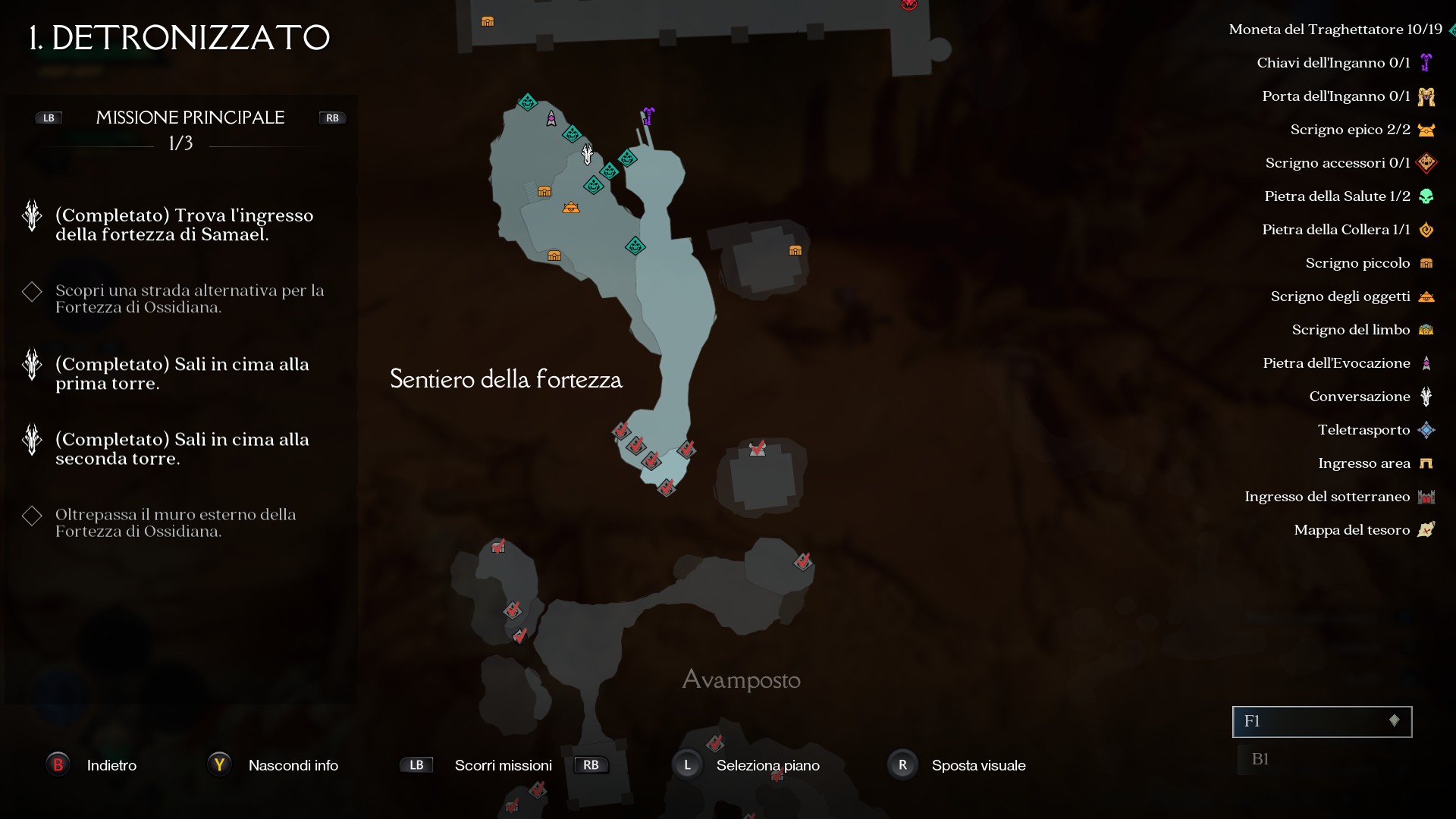This screenshot has width=1456, height=819.
Task: Open the Mappa del tesoro icon
Action: click(1426, 529)
